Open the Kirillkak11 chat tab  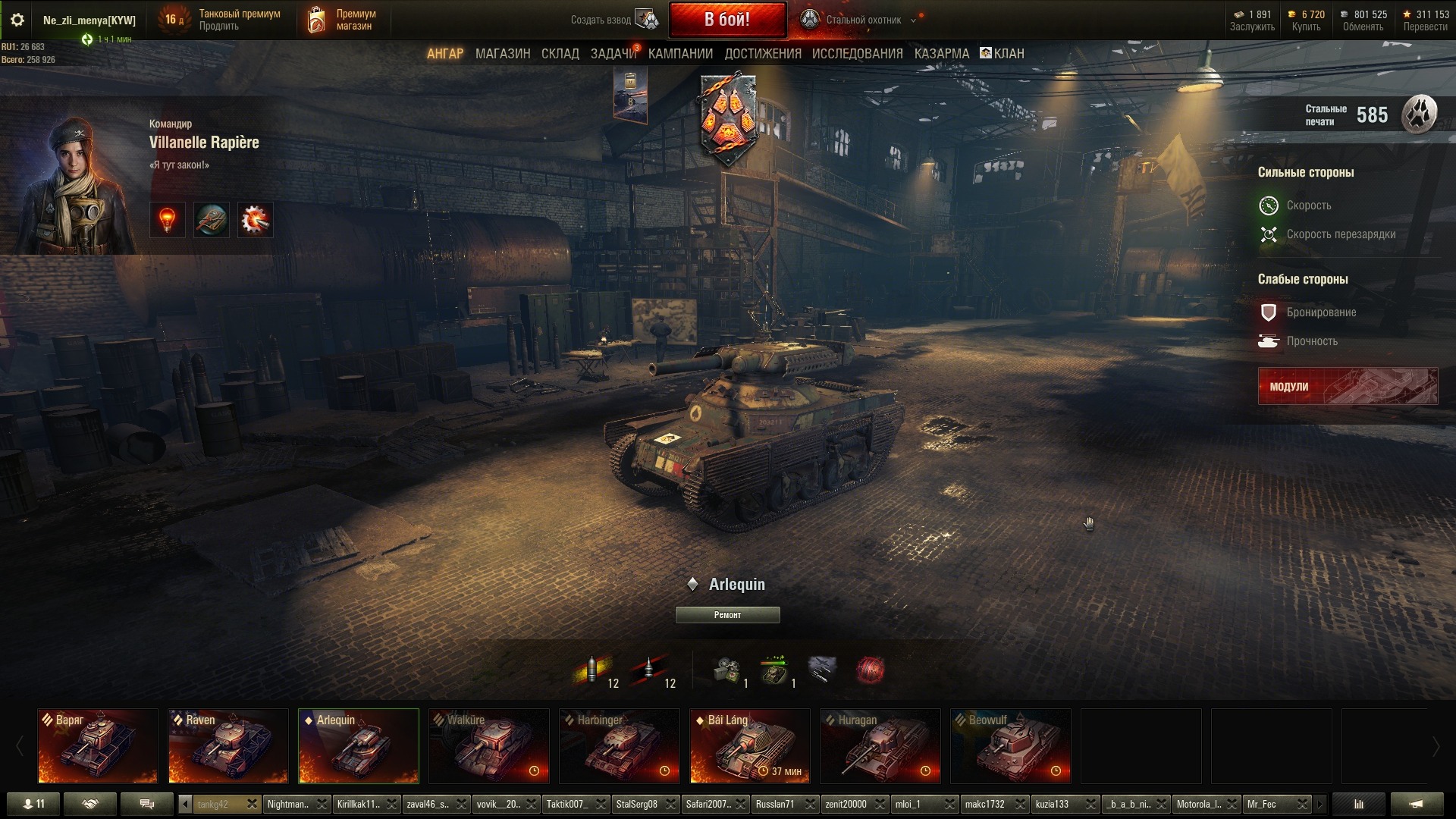pos(358,805)
